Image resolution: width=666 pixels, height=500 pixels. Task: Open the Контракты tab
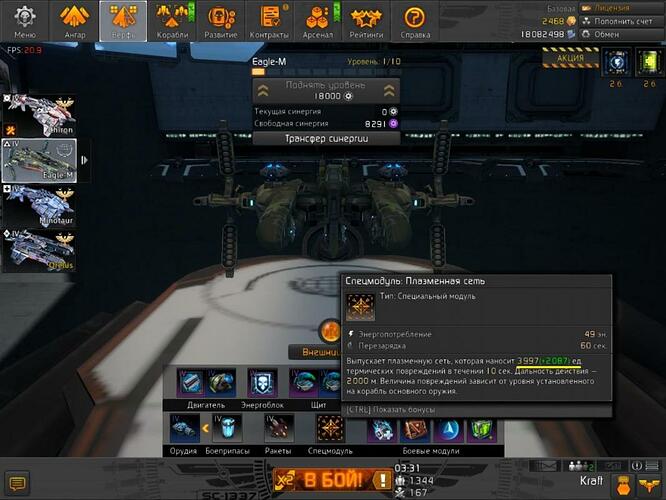[x=270, y=19]
